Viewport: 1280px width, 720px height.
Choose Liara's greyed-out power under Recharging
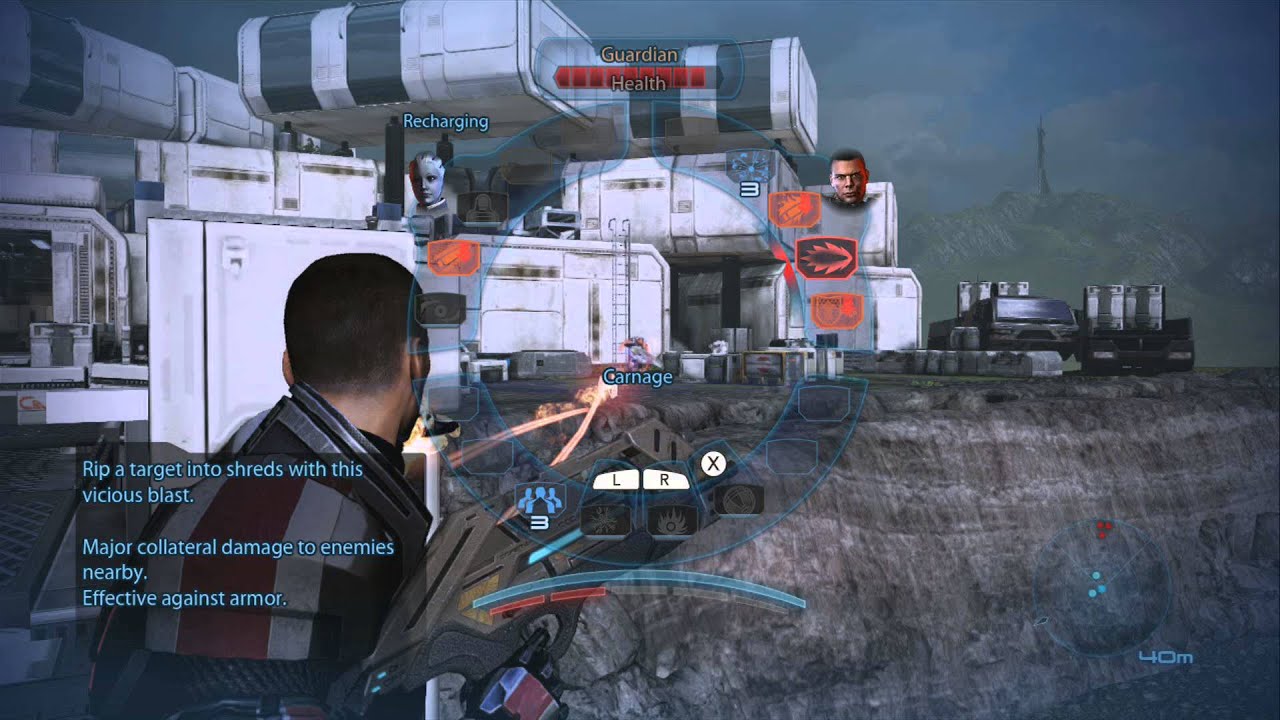(485, 207)
